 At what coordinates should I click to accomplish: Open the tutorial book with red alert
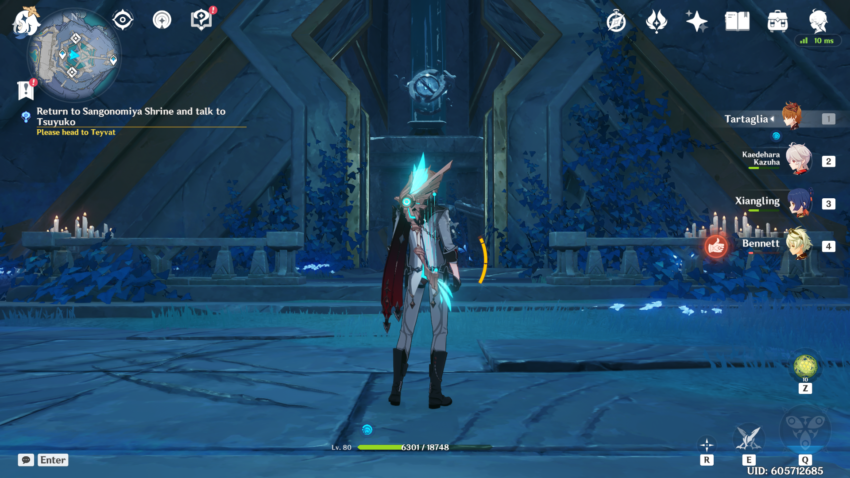coord(201,19)
